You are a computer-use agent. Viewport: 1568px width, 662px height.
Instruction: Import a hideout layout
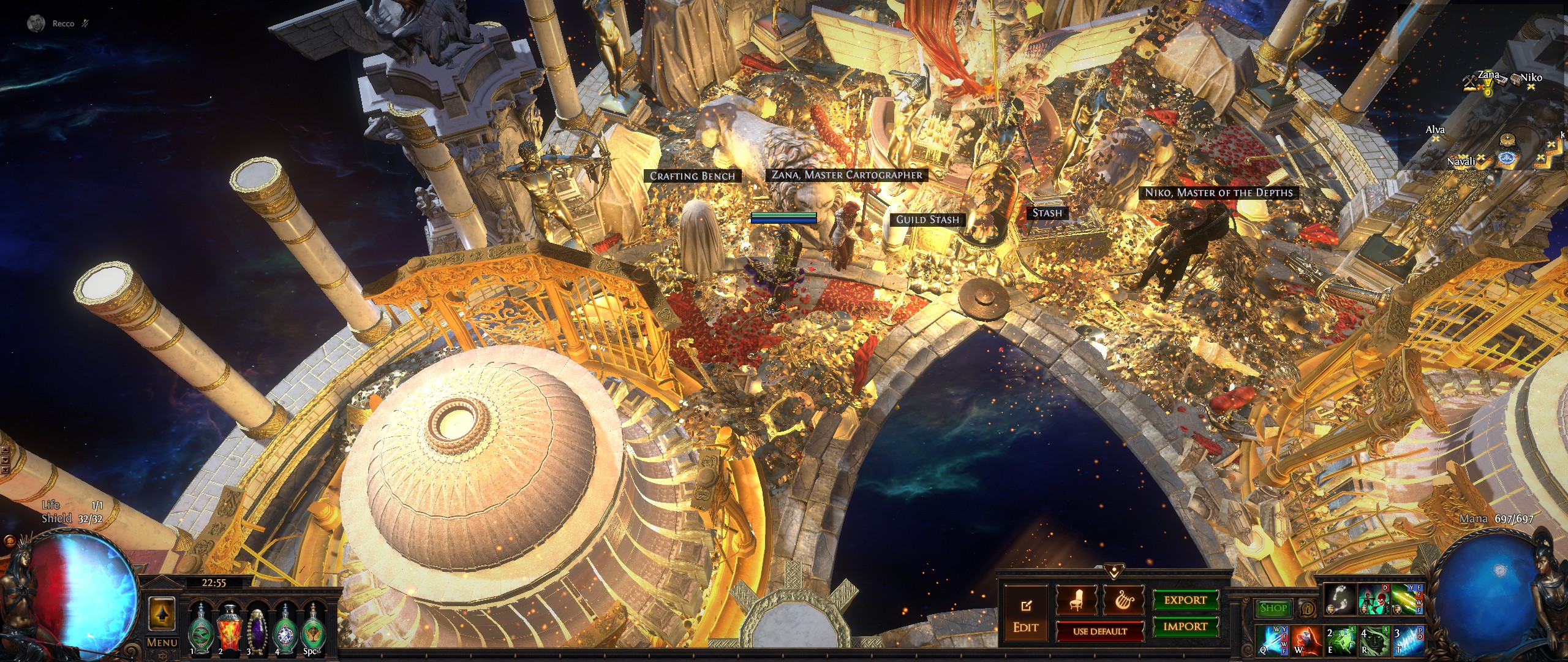[1185, 626]
